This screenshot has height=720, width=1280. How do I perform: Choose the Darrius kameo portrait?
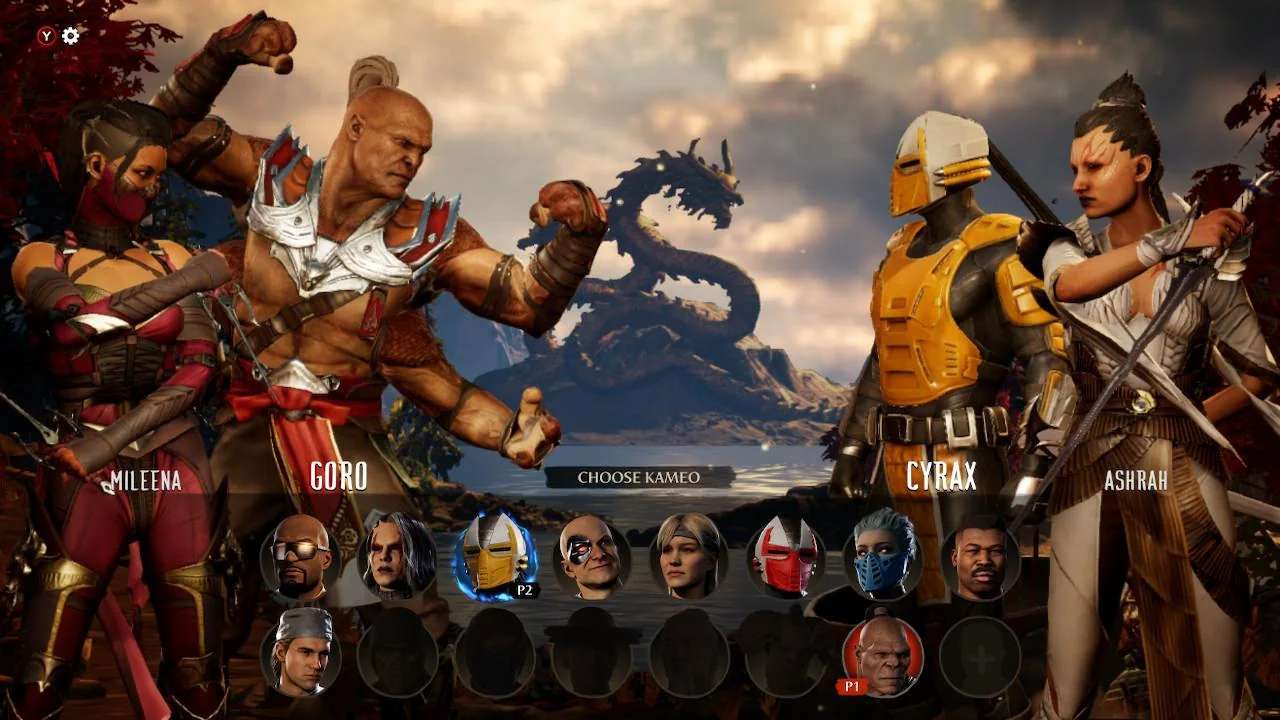(x=980, y=556)
